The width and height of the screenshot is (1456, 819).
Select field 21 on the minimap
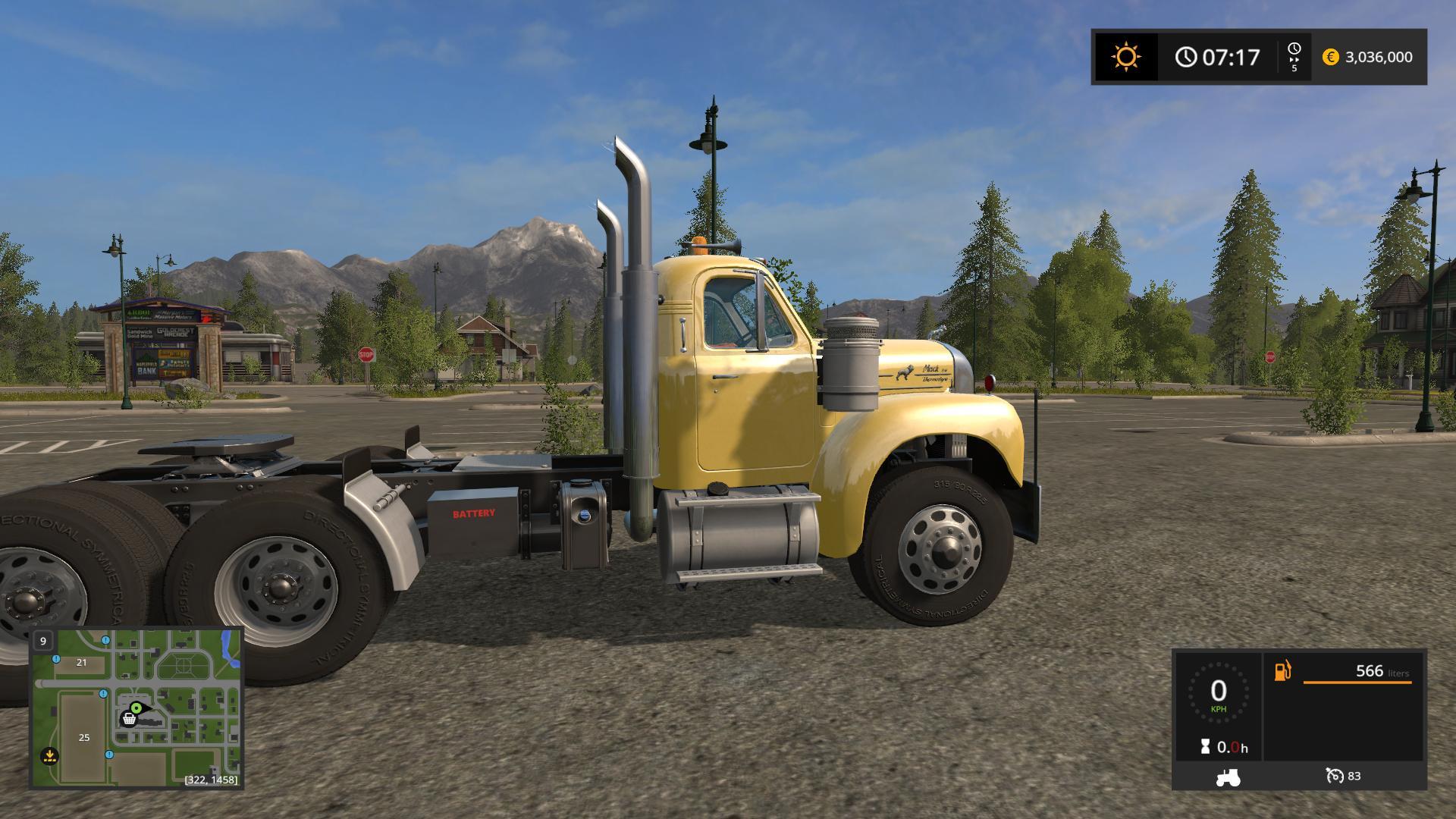(x=81, y=662)
